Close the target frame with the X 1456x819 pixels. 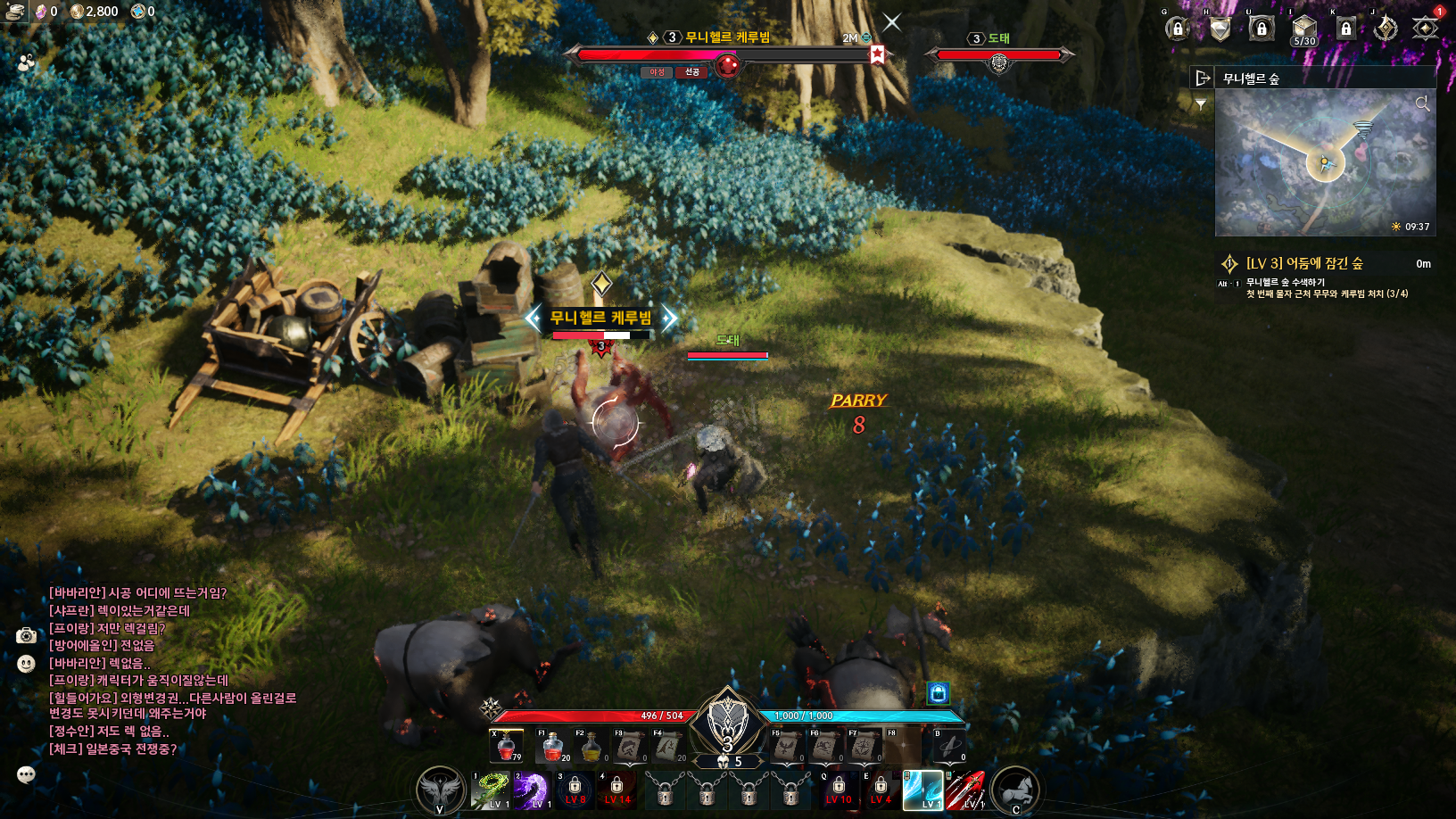point(892,22)
